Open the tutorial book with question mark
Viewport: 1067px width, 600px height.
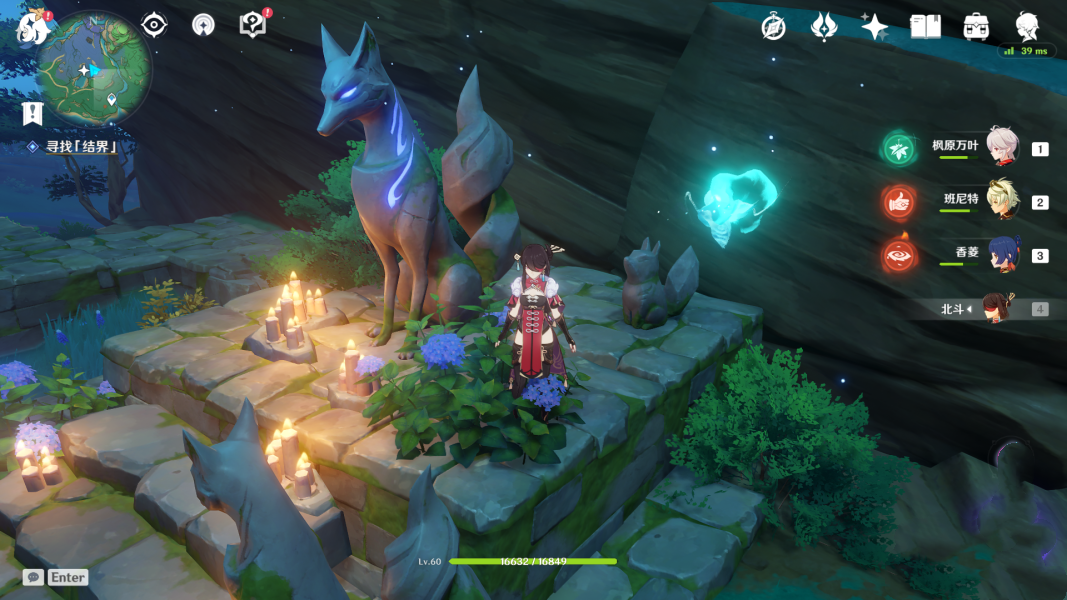tap(253, 25)
